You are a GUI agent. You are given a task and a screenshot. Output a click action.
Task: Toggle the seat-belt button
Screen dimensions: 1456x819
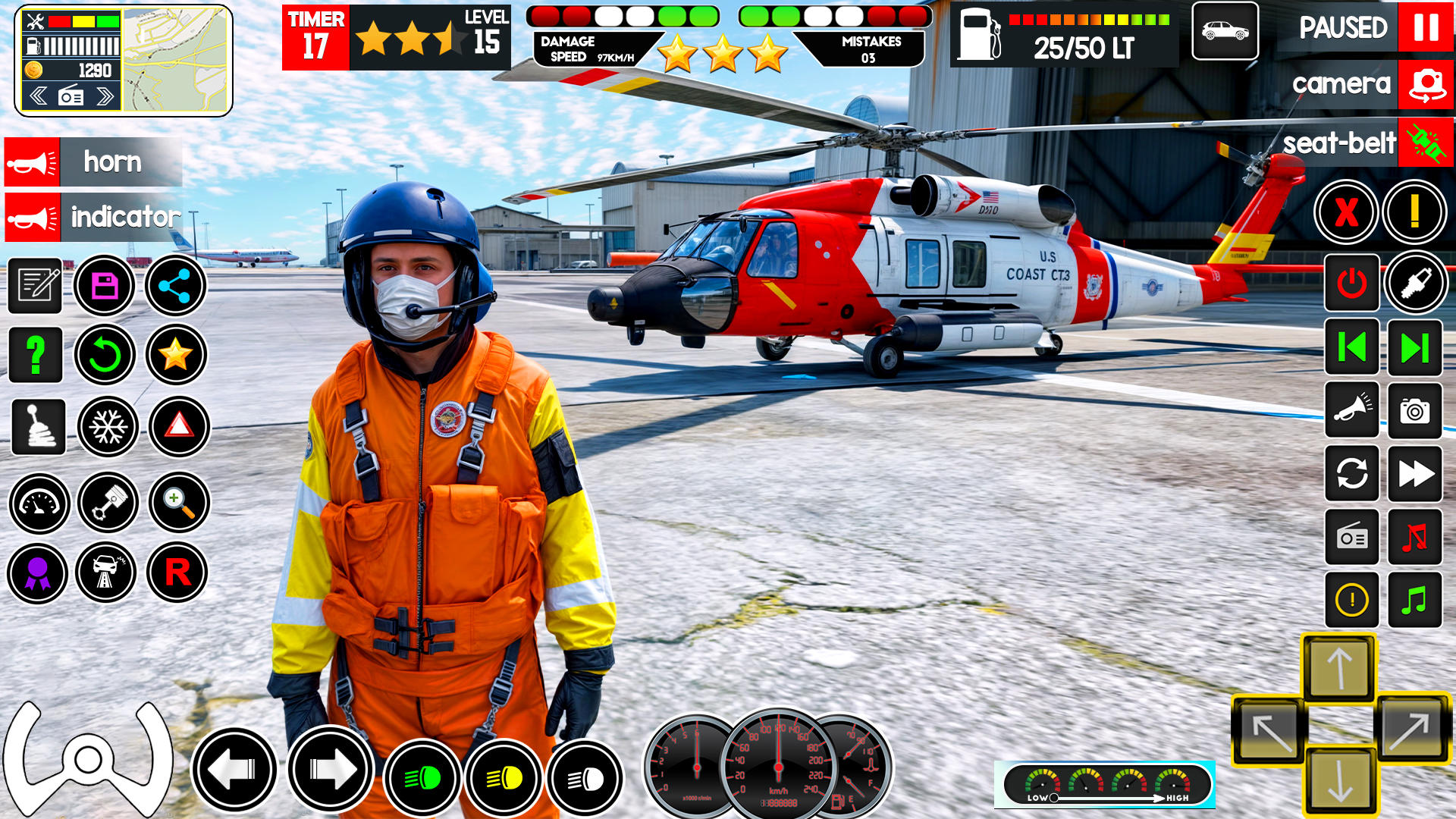pyautogui.click(x=1426, y=143)
